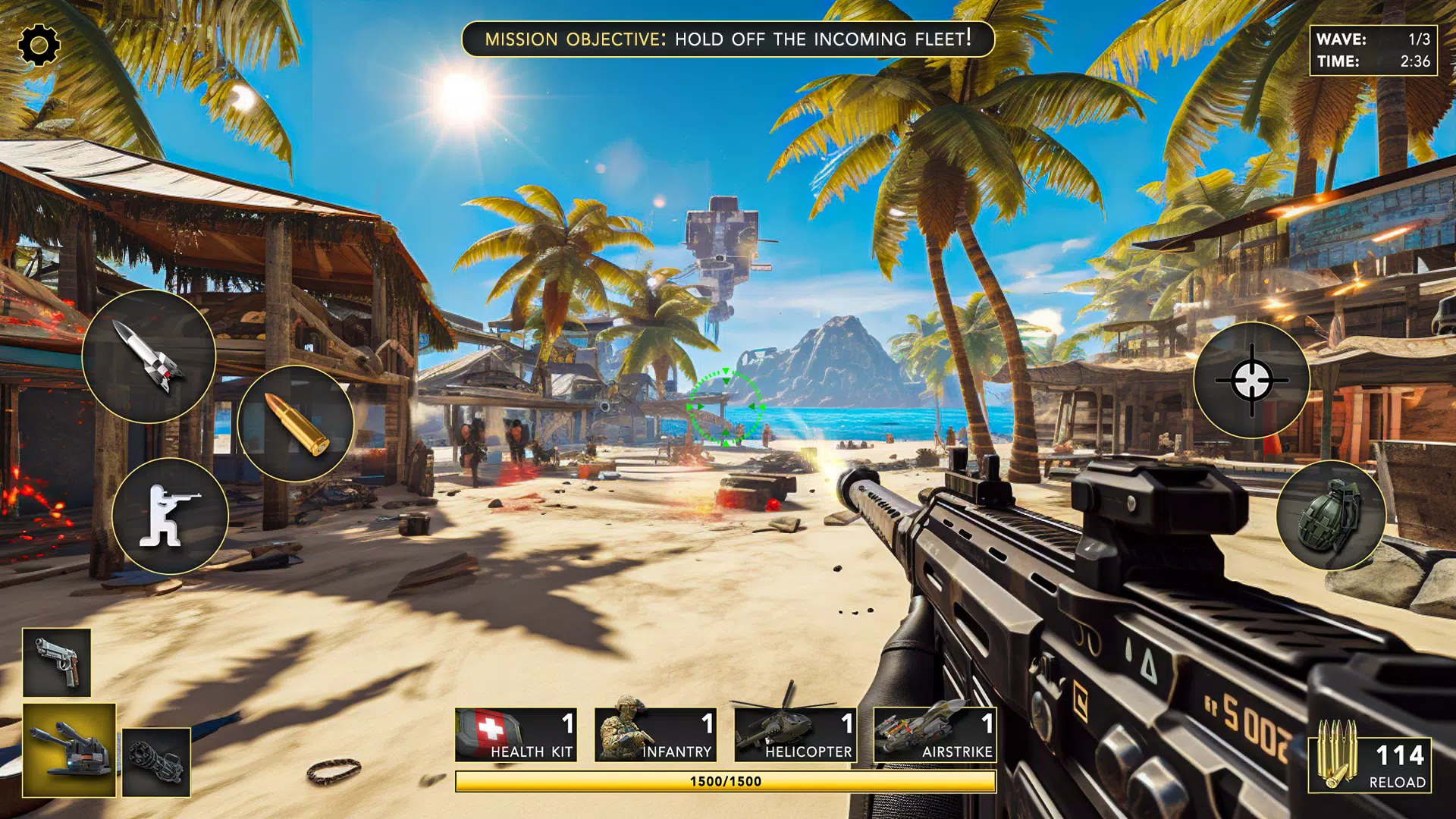Toggle the crosshair aim button
The image size is (1456, 819).
(x=1251, y=380)
